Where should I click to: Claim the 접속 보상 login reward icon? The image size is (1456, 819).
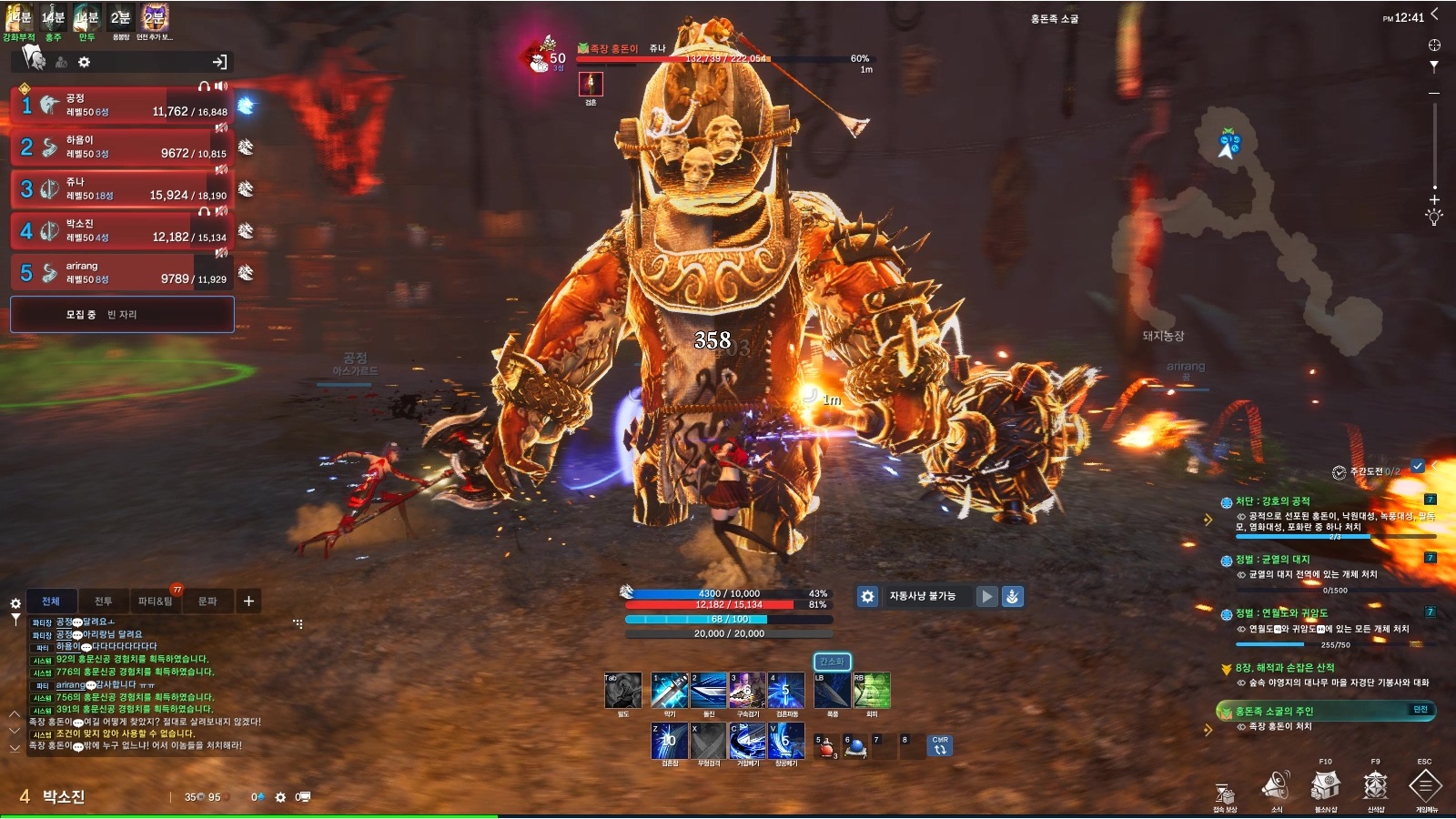(1225, 794)
